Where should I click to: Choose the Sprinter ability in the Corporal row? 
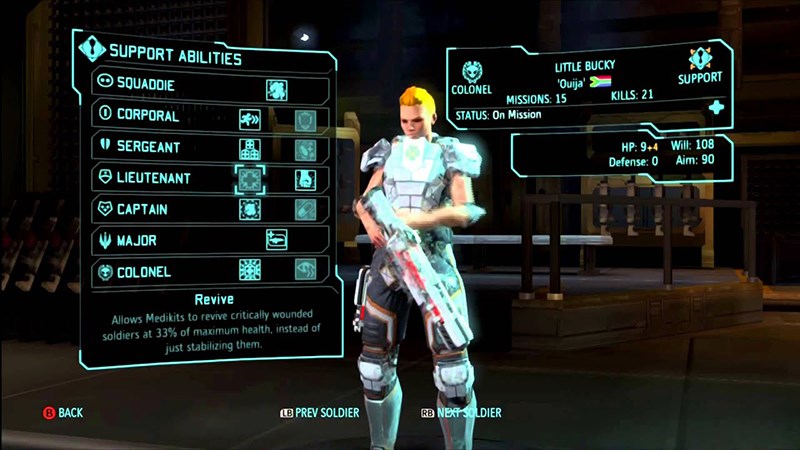249,119
